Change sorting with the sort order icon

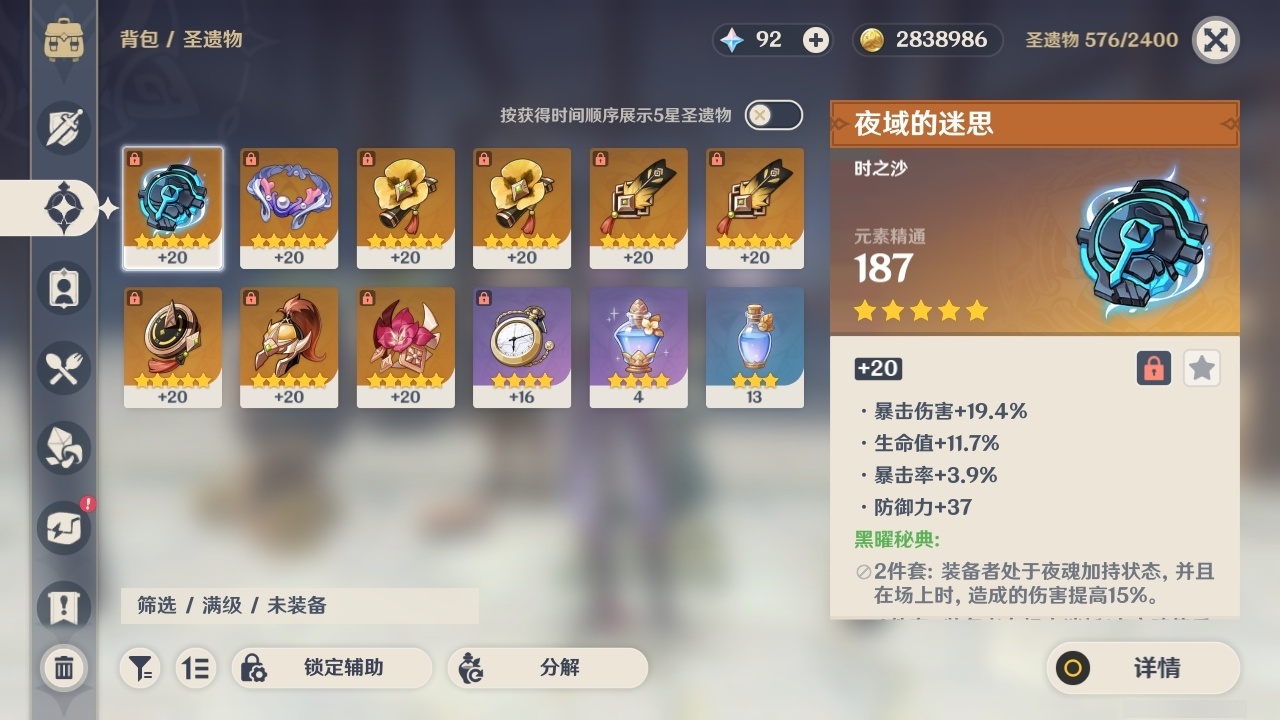click(x=196, y=668)
